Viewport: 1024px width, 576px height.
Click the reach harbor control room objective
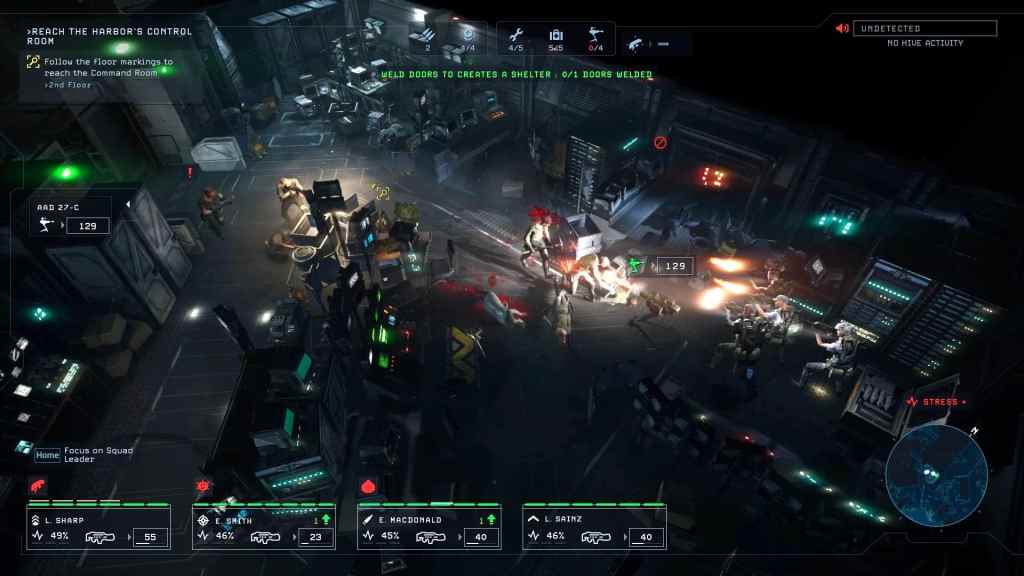(110, 36)
